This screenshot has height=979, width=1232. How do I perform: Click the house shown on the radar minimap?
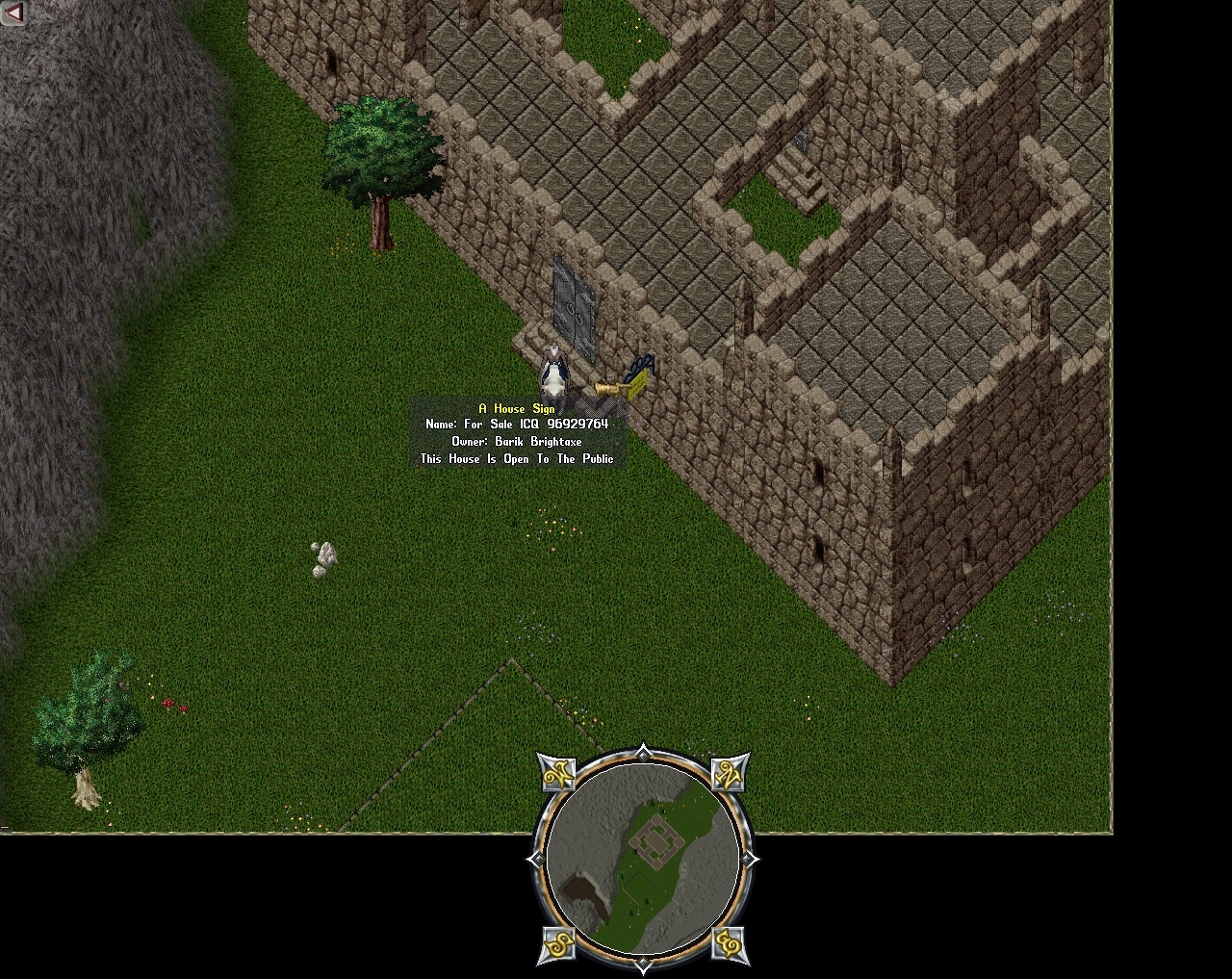coord(656,841)
